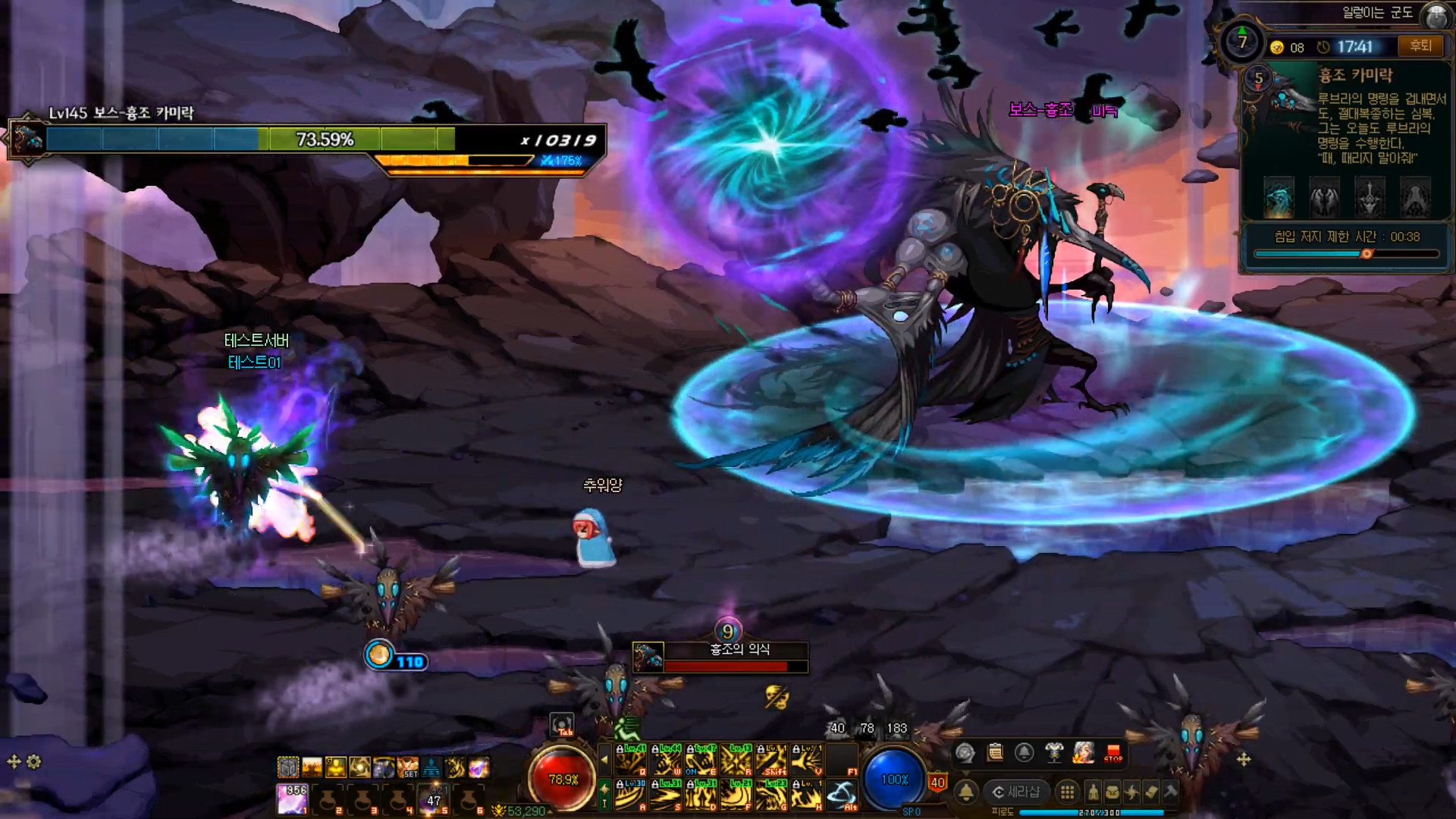Click the skill bar left arrow

click(604, 758)
